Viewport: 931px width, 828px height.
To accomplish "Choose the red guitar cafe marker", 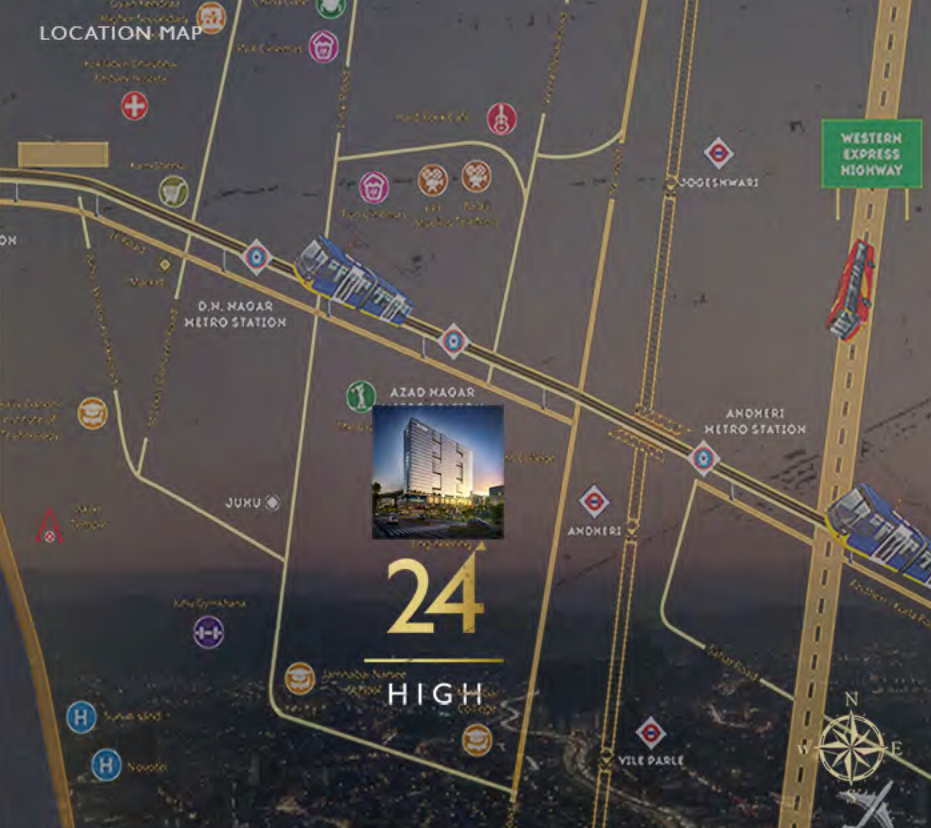I will [x=500, y=119].
